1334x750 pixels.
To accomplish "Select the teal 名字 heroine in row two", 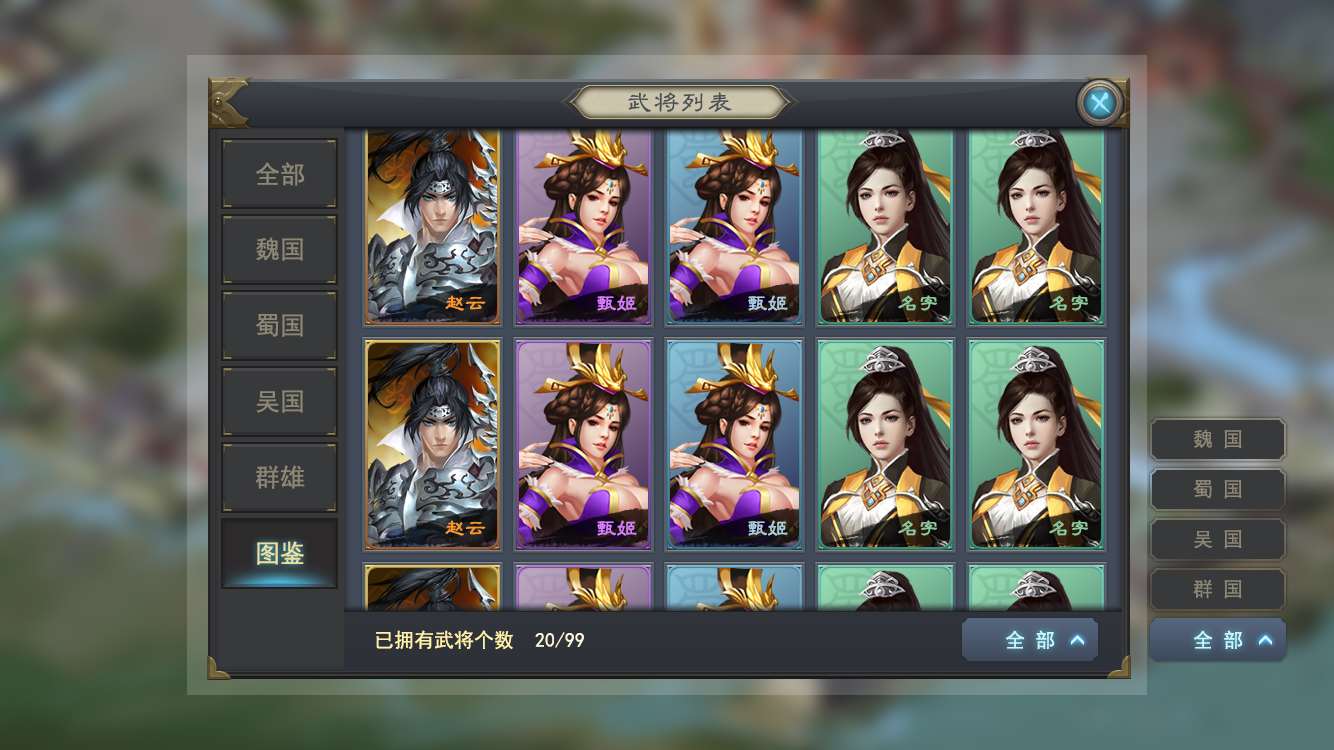I will pyautogui.click(x=885, y=444).
